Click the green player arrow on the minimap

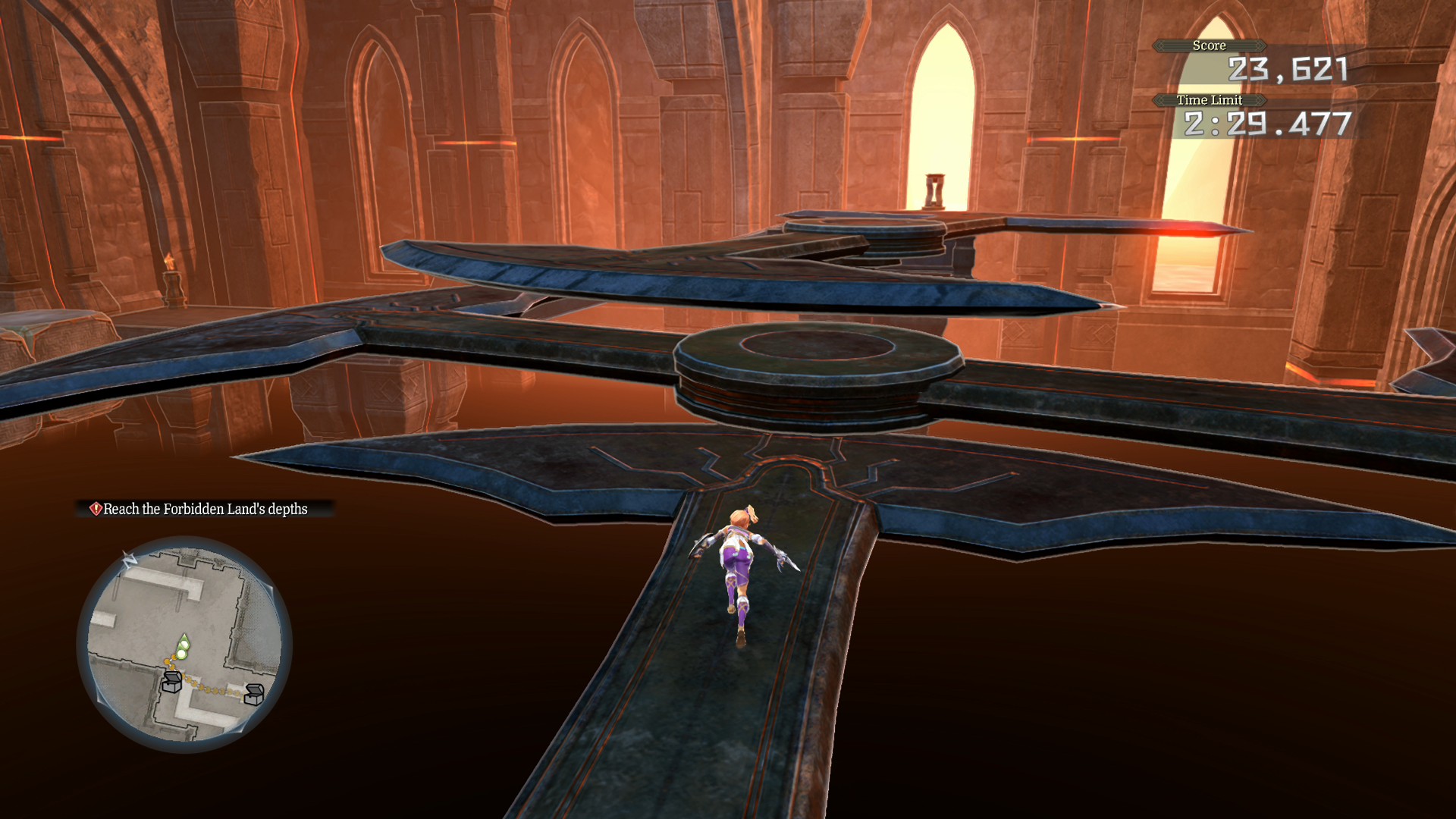[x=183, y=645]
